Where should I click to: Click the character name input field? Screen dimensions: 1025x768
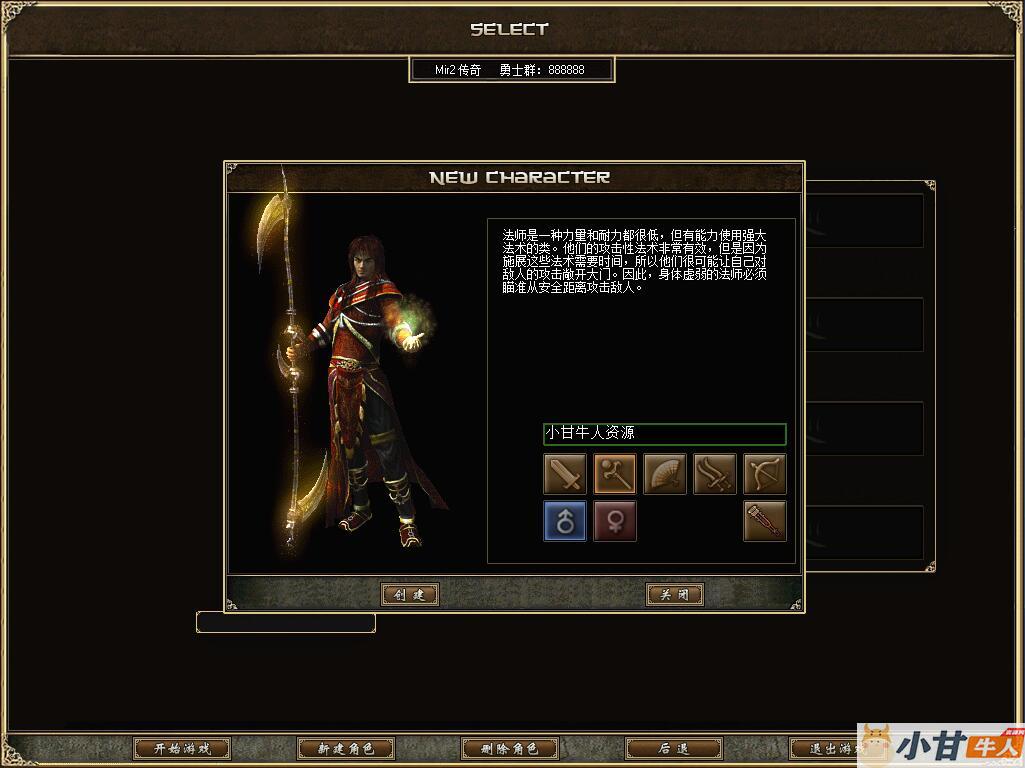click(665, 434)
